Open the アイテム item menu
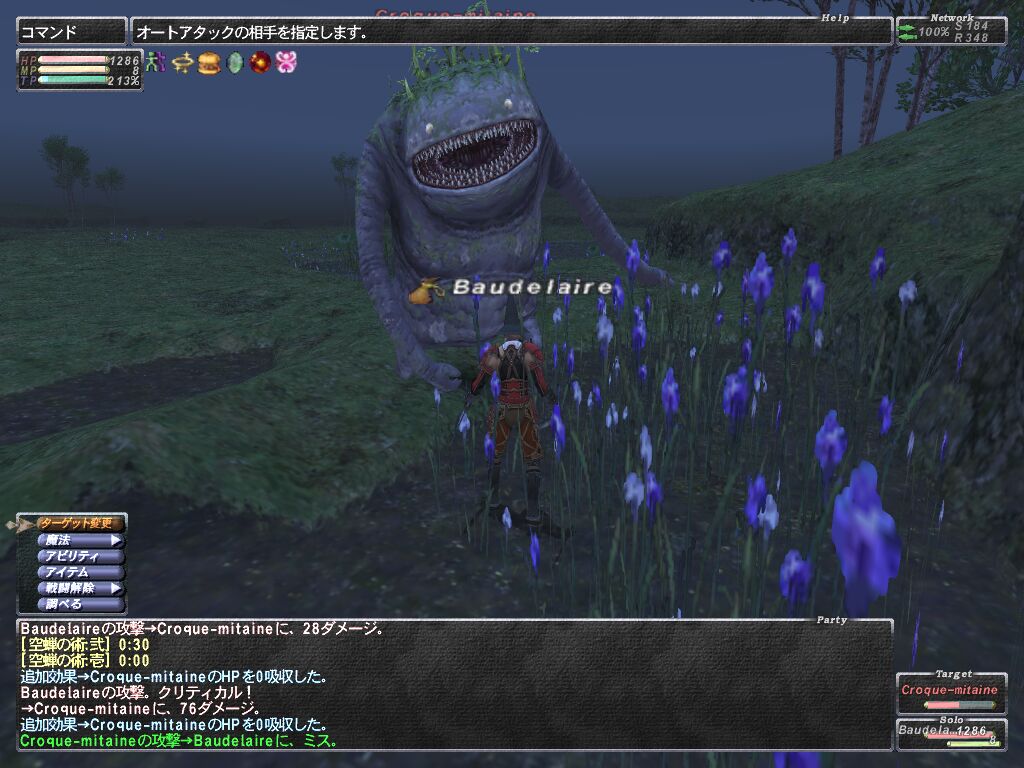1024x768 pixels. pos(80,572)
